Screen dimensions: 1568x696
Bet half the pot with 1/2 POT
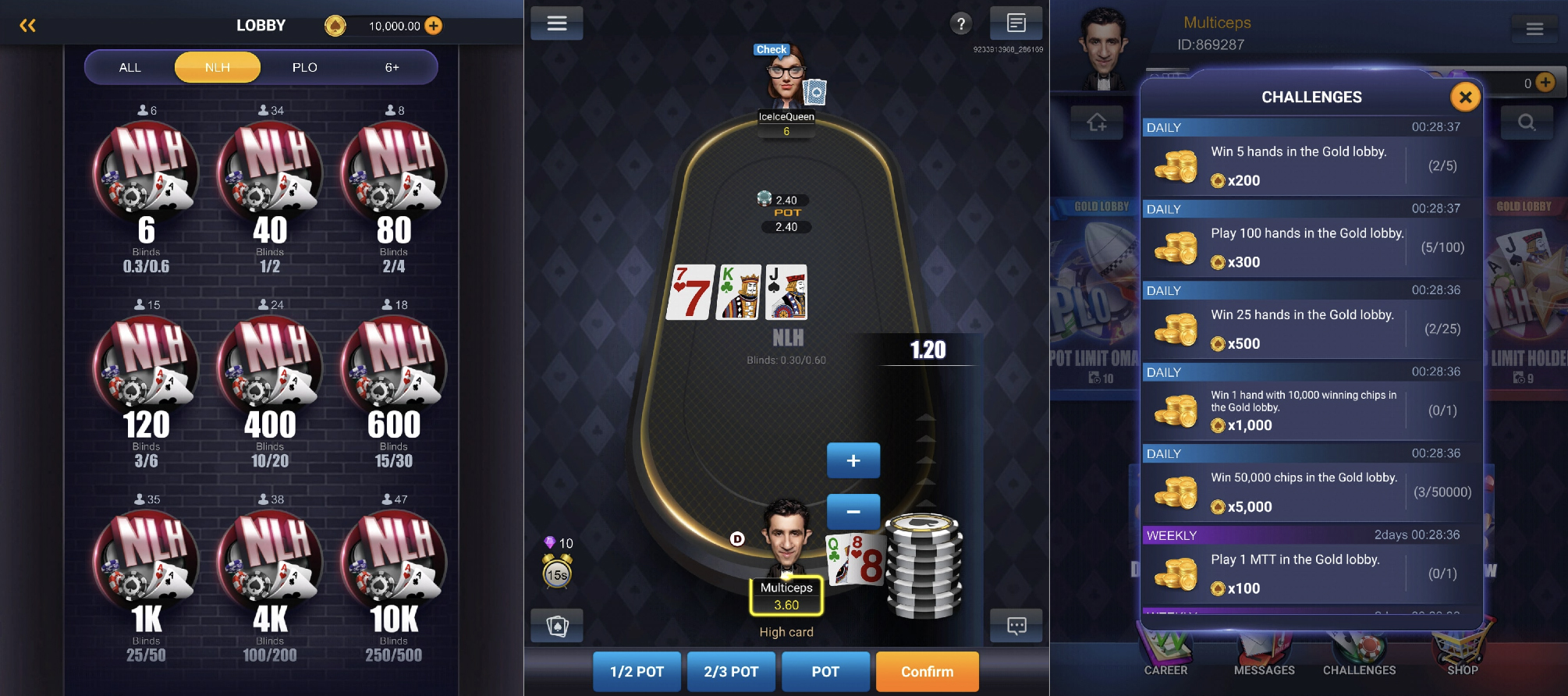637,672
